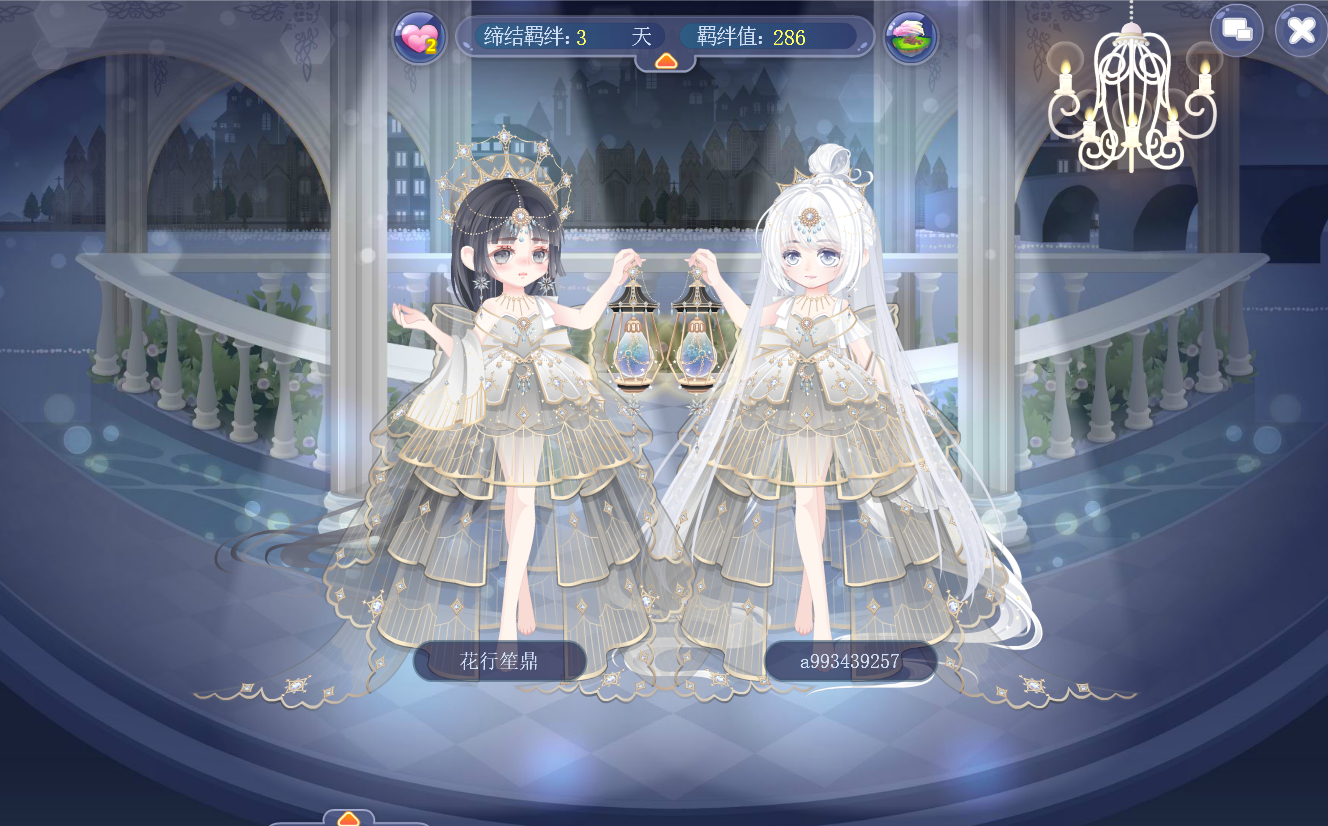Select the a993439257 player name tag
Image resolution: width=1328 pixels, height=826 pixels.
pyautogui.click(x=850, y=661)
